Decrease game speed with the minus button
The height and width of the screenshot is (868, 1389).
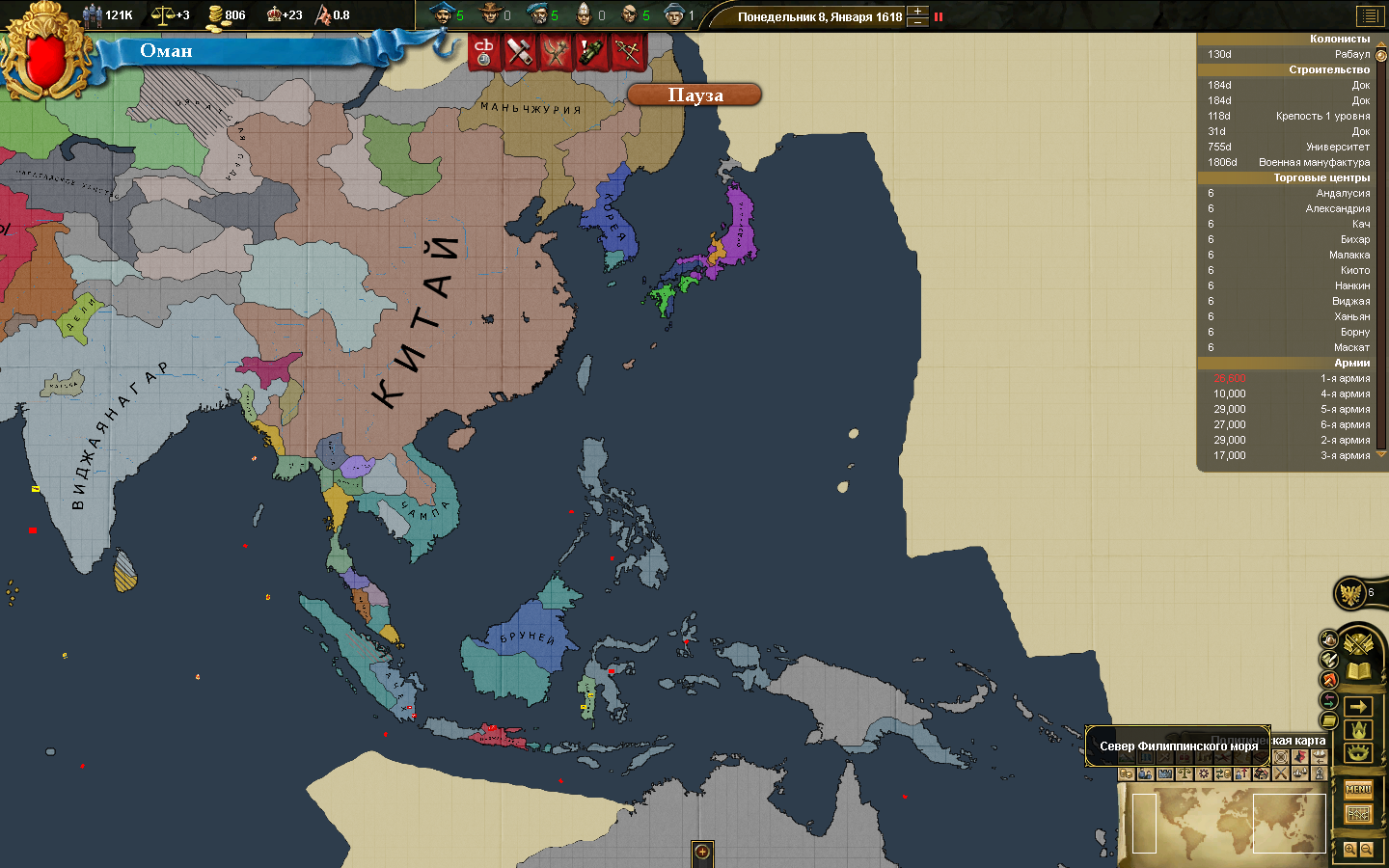tap(917, 21)
